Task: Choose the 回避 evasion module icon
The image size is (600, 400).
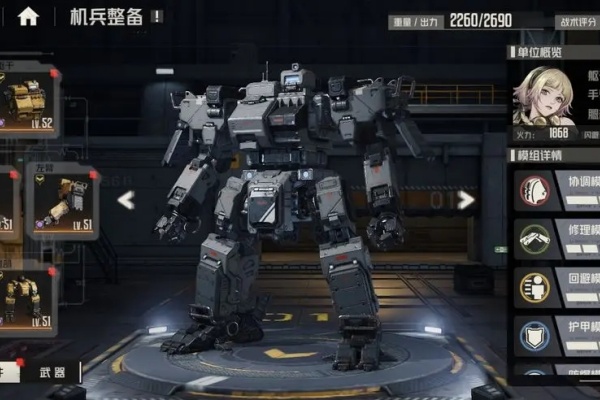Action: point(534,287)
